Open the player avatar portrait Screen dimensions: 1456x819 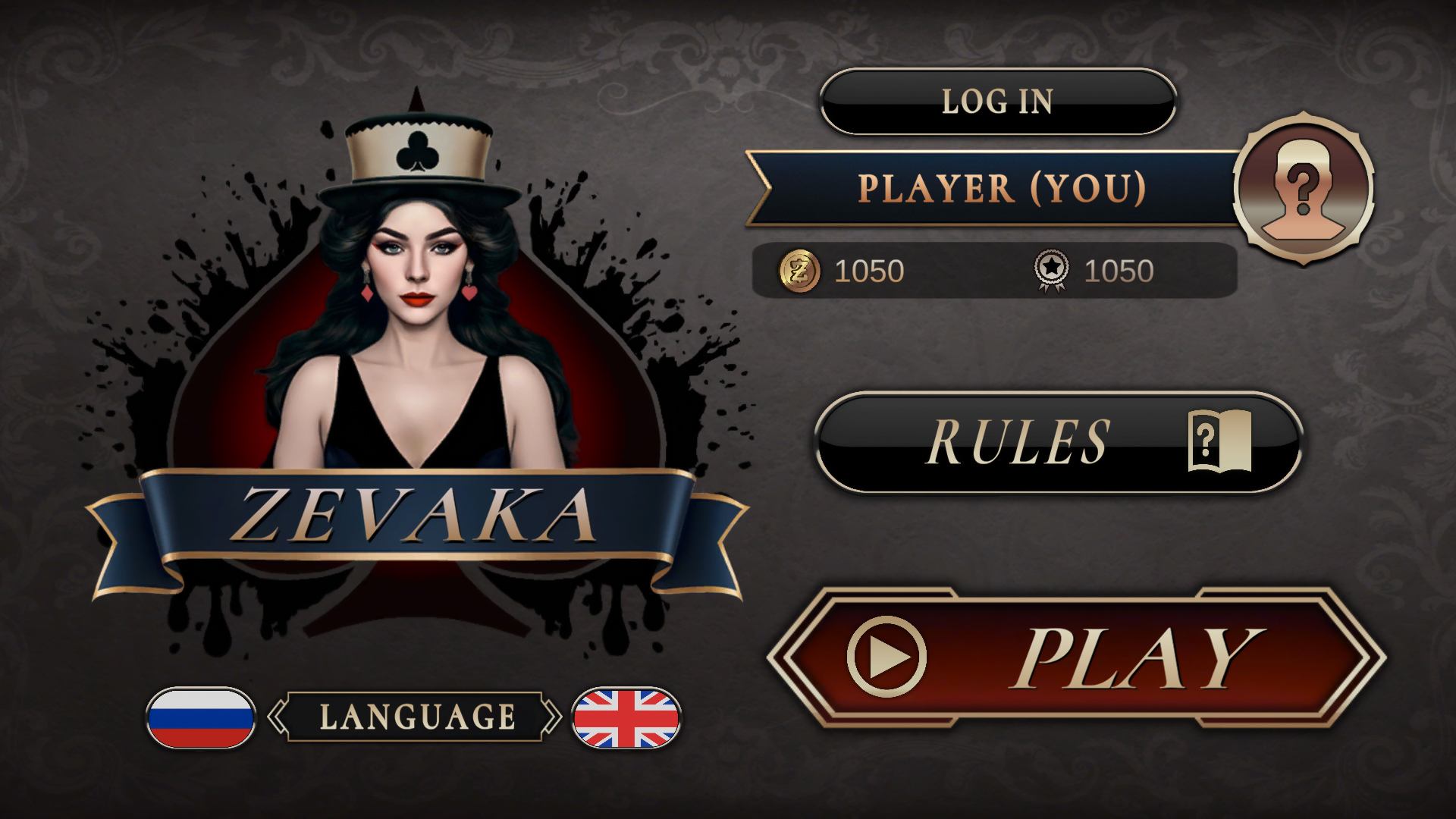pyautogui.click(x=1304, y=189)
